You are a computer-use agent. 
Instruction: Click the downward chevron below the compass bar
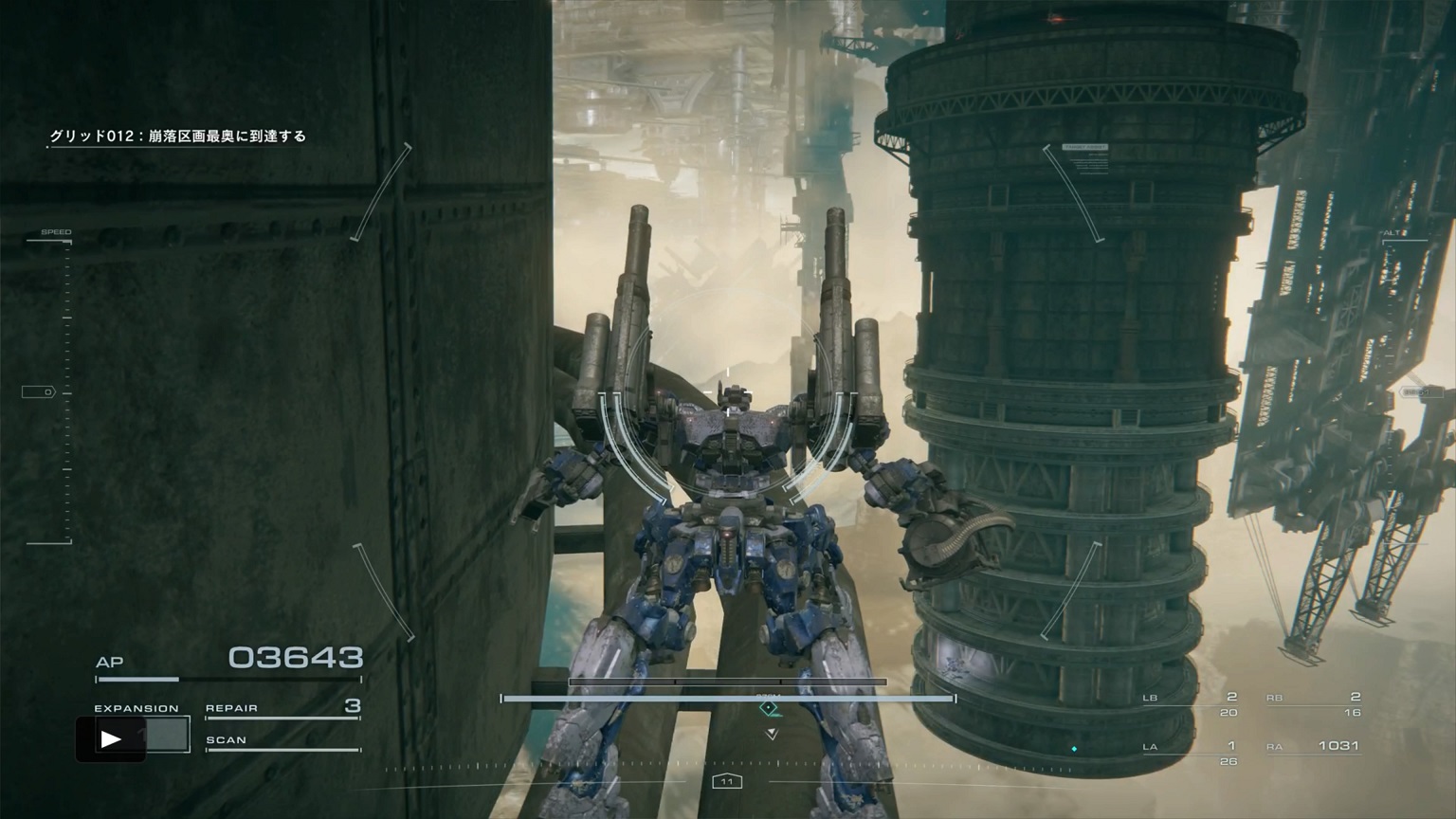click(770, 733)
